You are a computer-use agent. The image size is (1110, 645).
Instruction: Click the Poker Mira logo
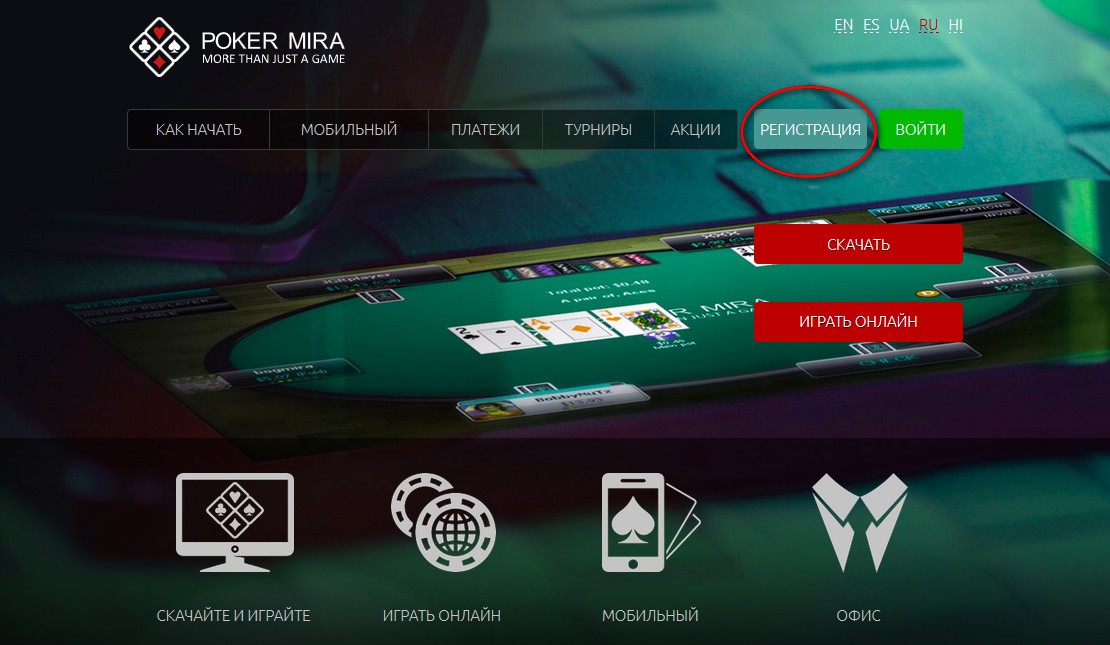pos(237,47)
